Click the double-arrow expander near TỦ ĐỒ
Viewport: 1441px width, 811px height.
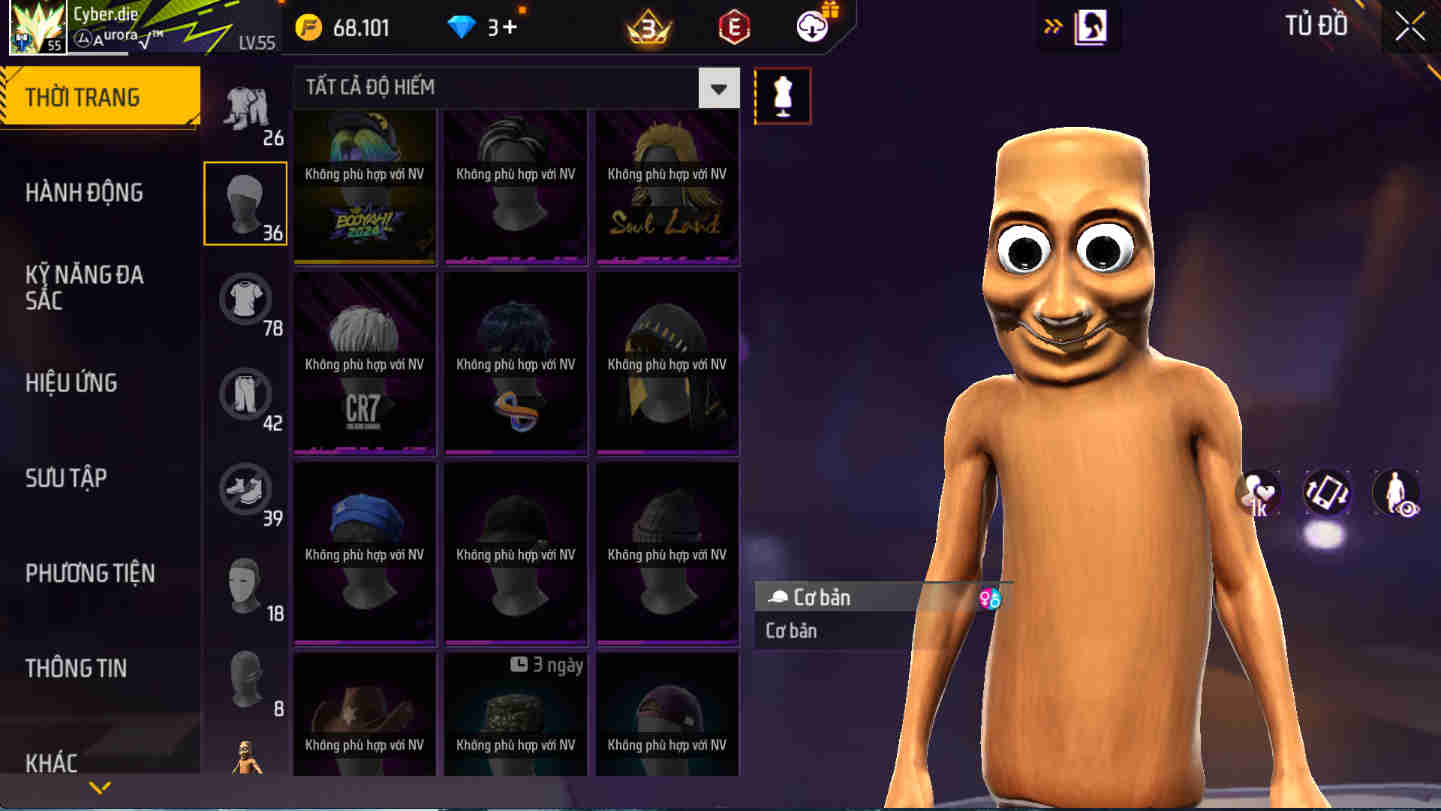[x=1050, y=27]
